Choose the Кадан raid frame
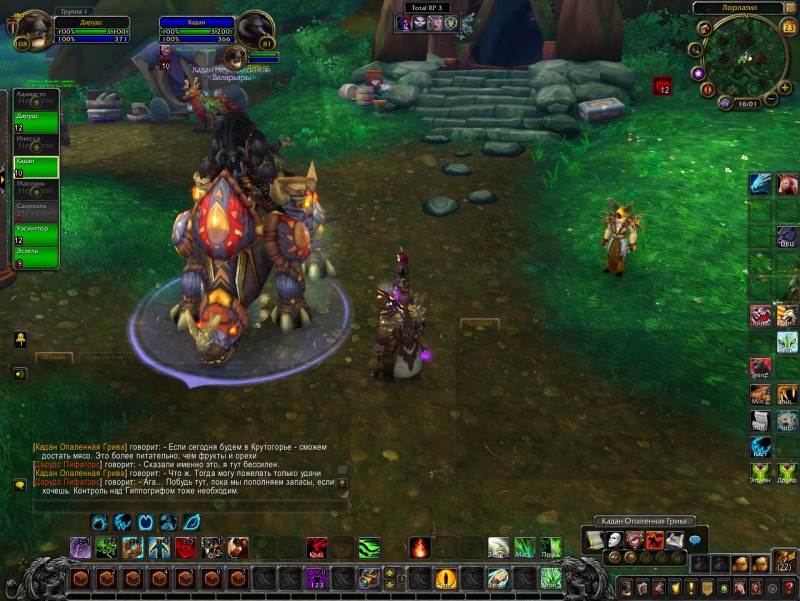The image size is (800, 601). pyautogui.click(x=35, y=166)
